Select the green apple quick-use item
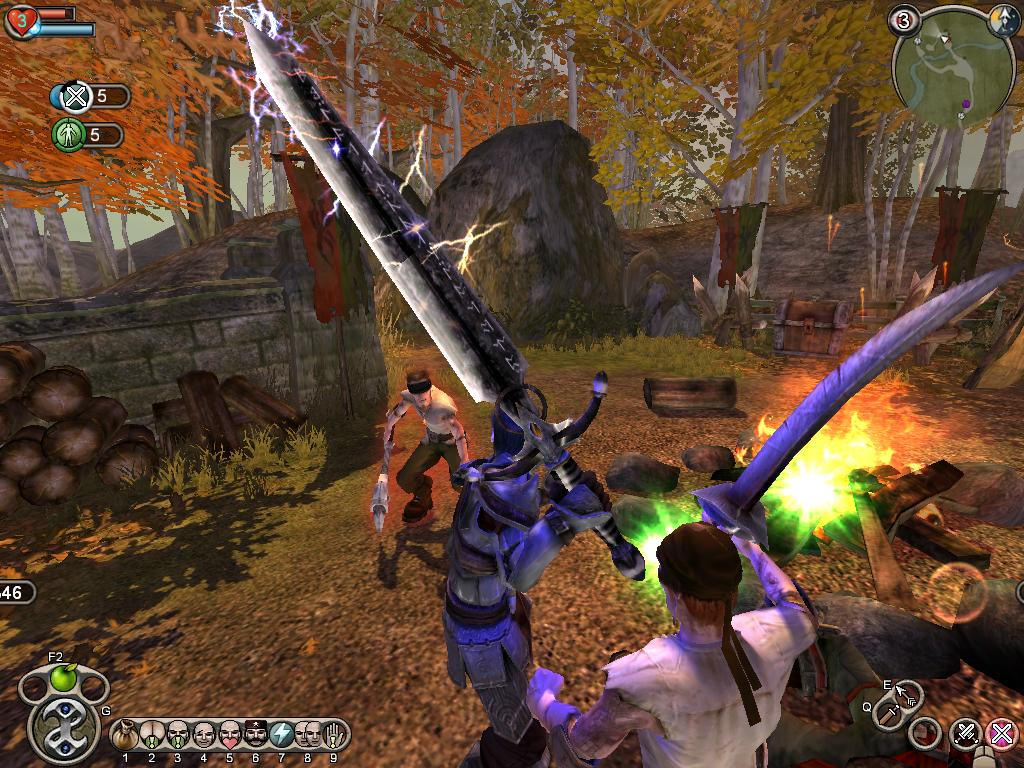1024x768 pixels. [64, 680]
